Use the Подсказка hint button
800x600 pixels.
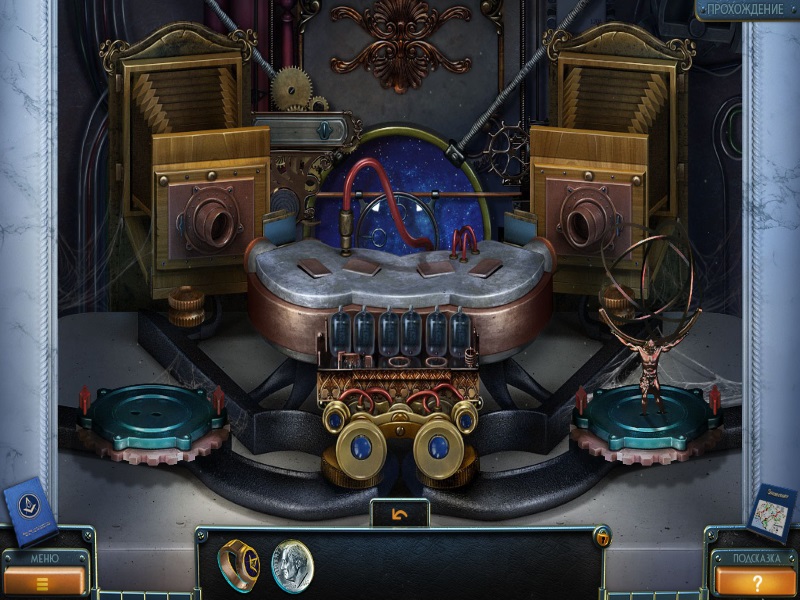755,579
